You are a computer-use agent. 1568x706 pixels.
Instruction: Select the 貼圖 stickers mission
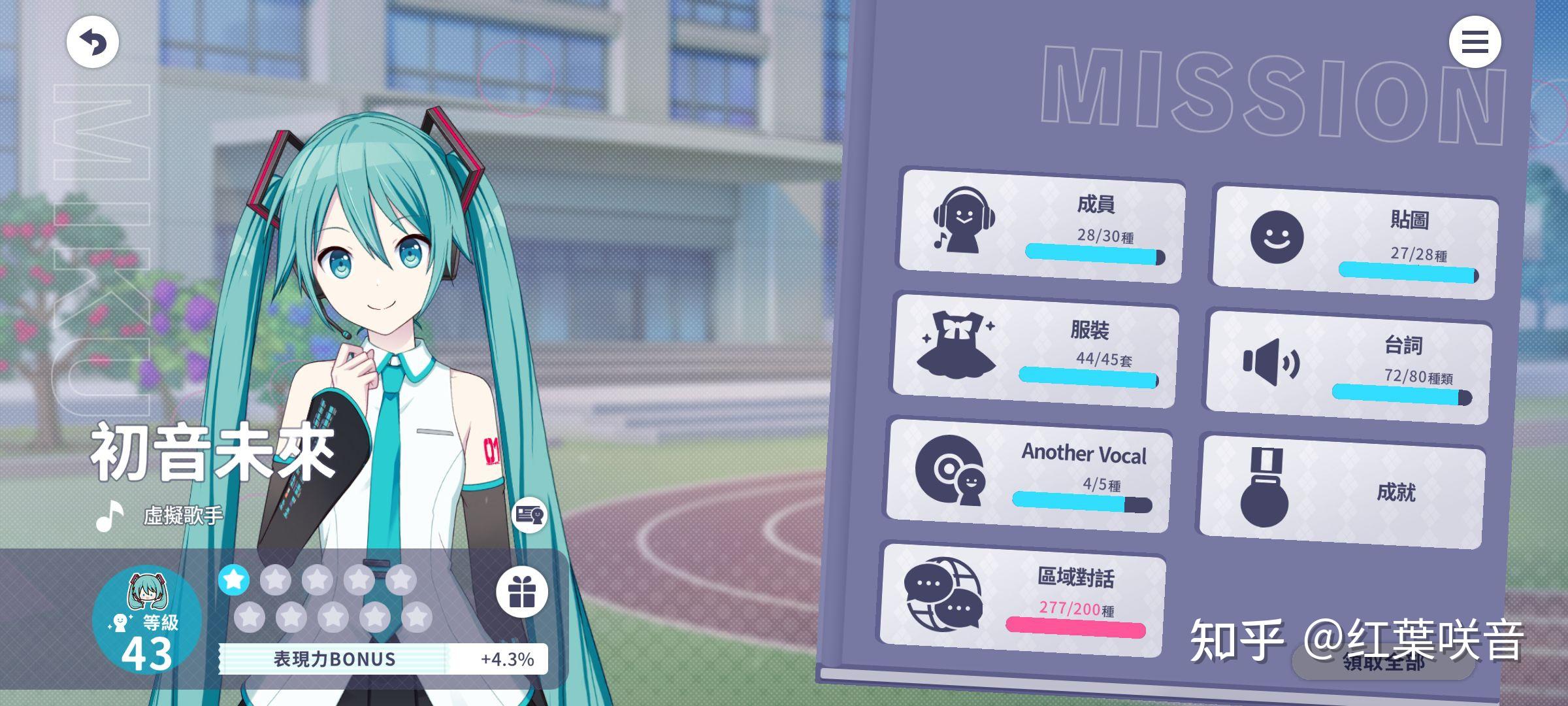tap(1354, 243)
